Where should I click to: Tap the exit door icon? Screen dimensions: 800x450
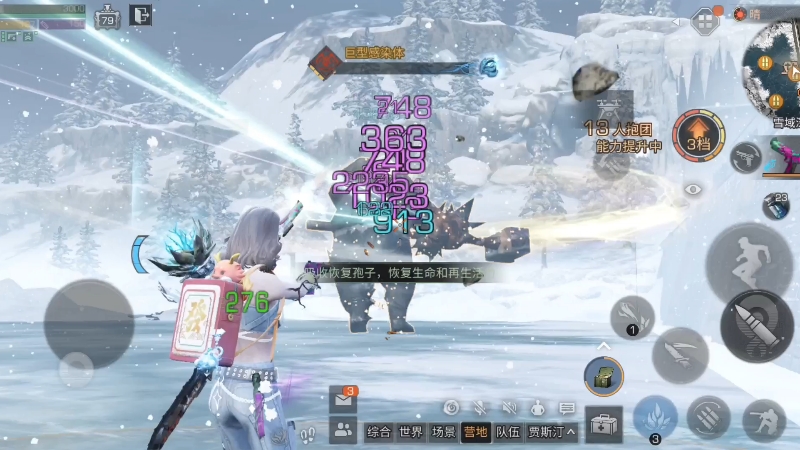[x=141, y=15]
